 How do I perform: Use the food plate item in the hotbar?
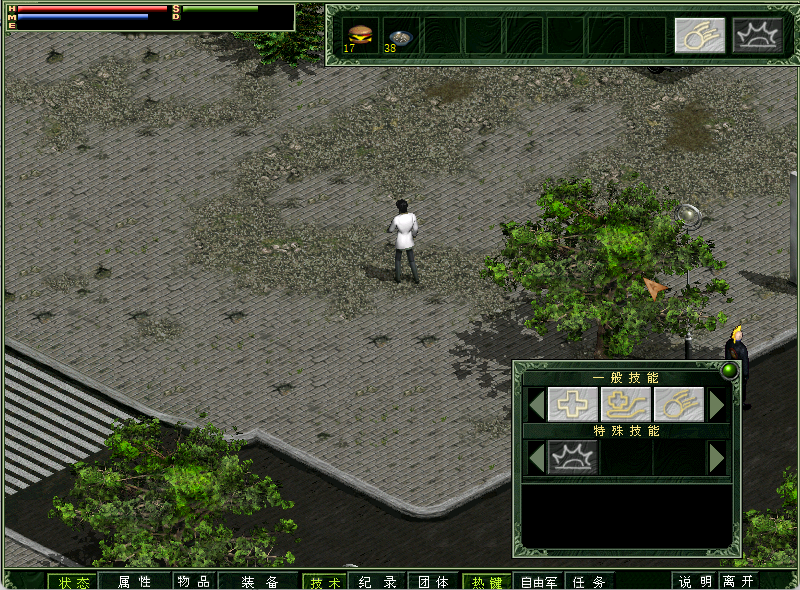[400, 35]
